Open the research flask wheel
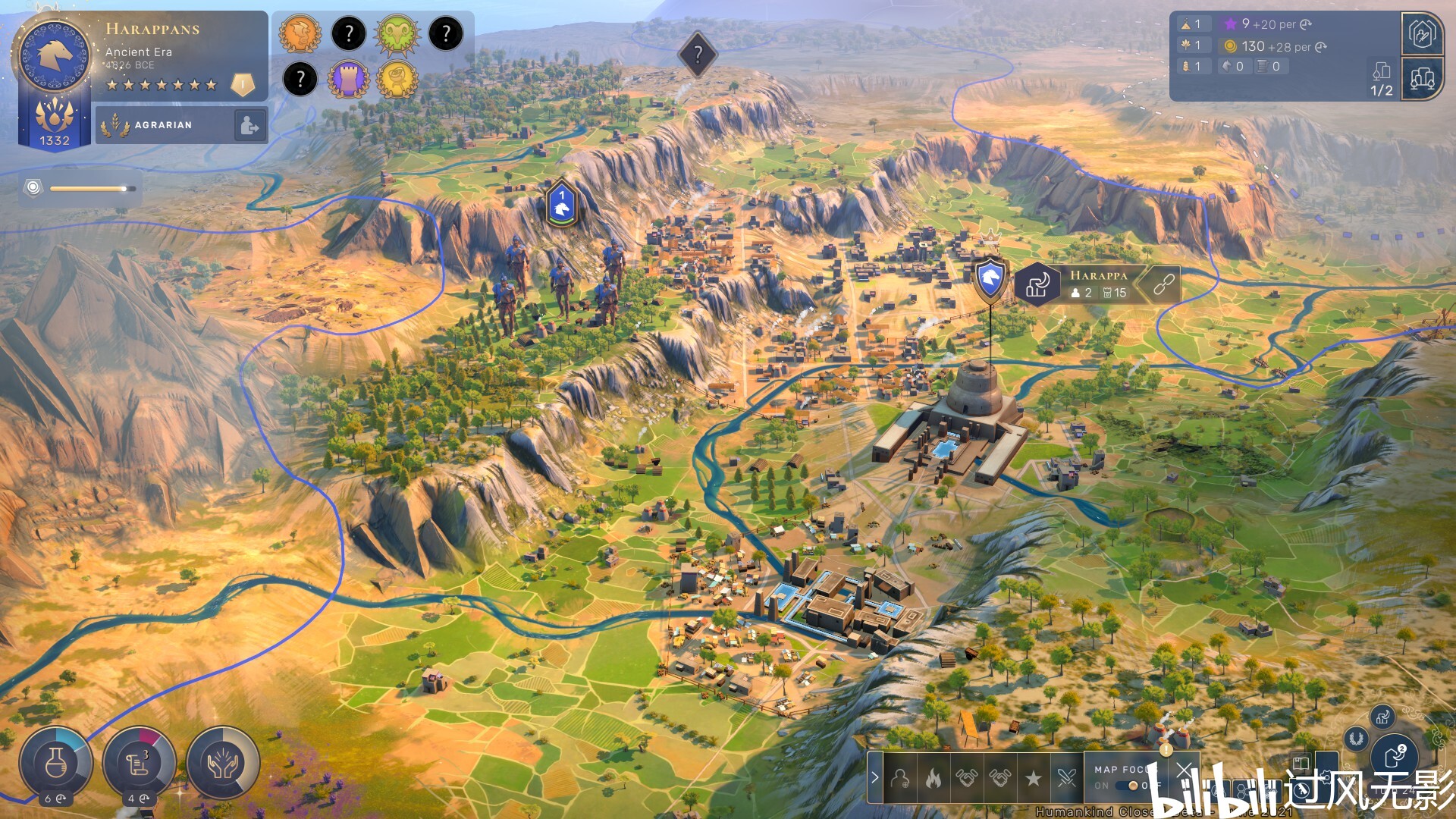 tap(55, 764)
